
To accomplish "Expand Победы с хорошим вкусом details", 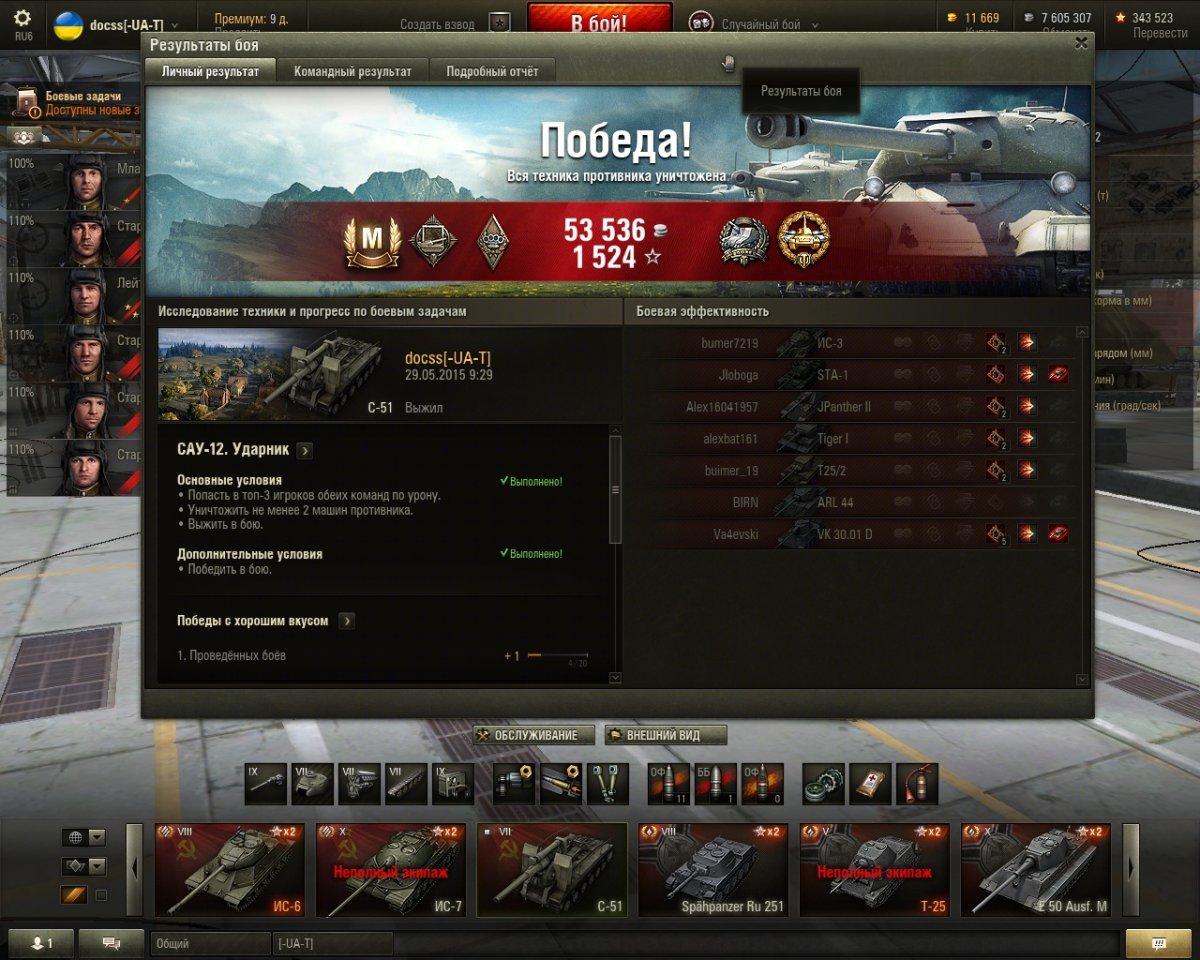I will pyautogui.click(x=346, y=621).
